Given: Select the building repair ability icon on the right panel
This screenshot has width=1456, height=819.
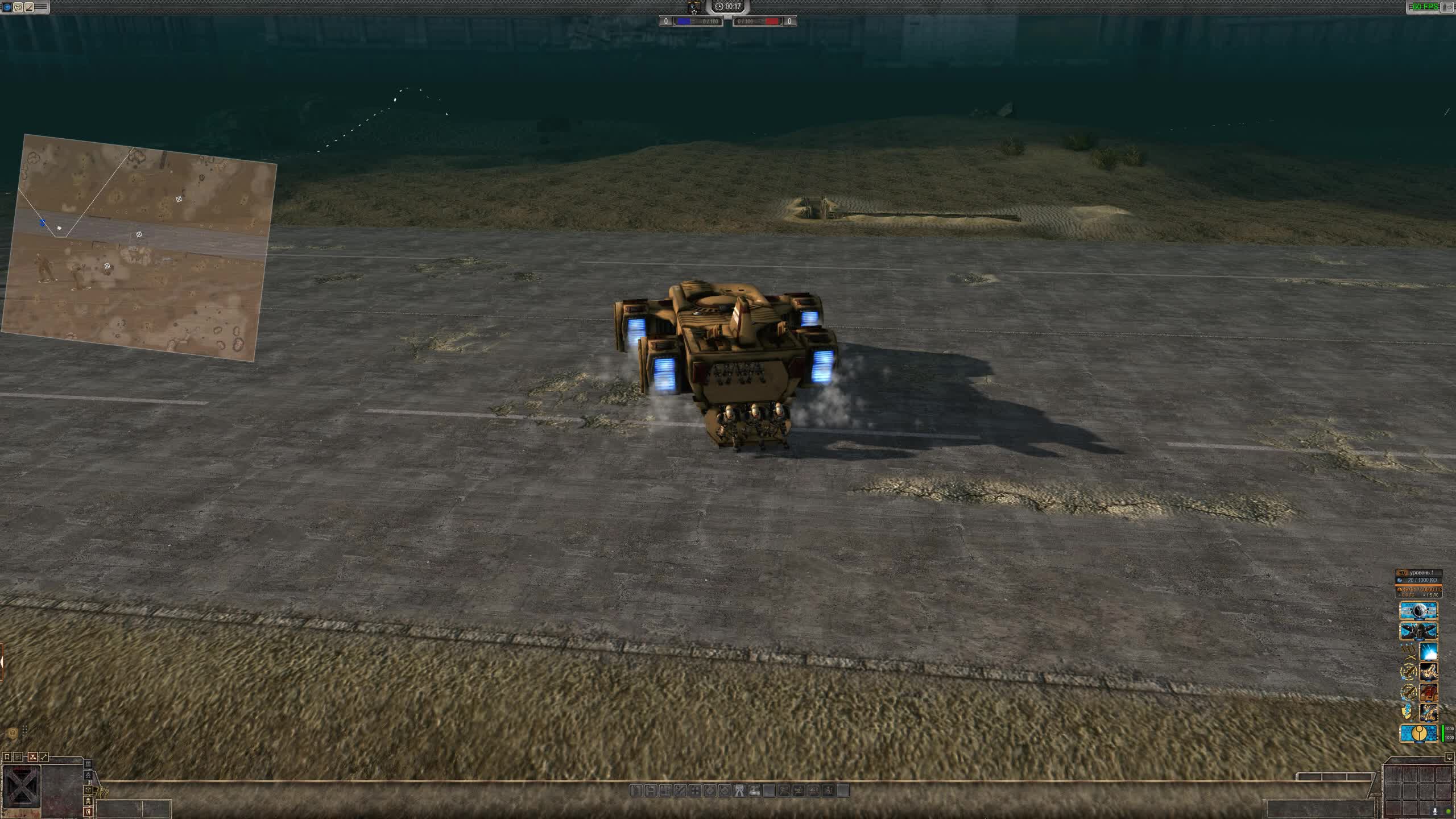Looking at the screenshot, I should pos(1428,692).
